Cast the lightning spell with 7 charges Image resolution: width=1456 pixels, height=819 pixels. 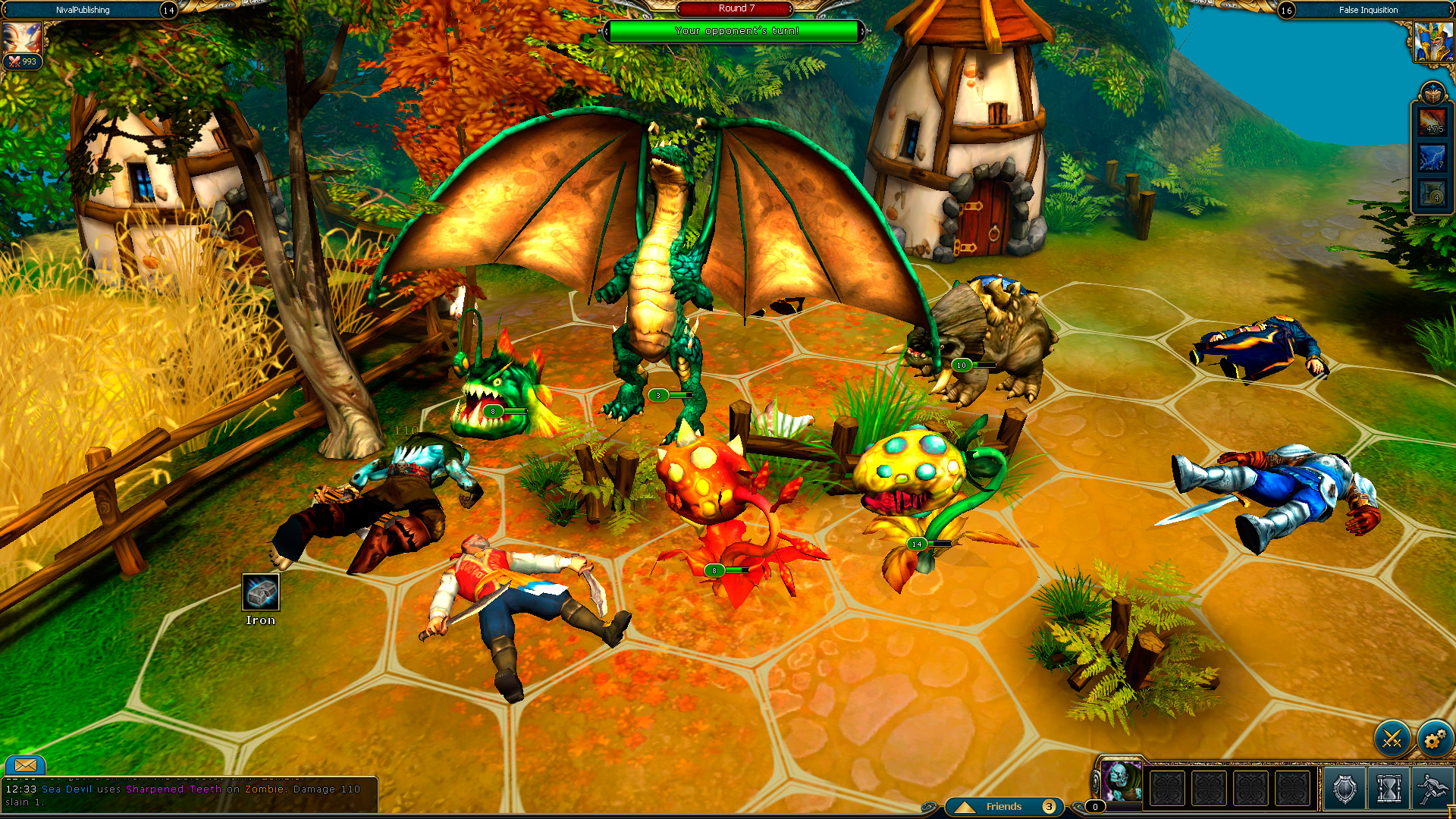[x=1432, y=158]
